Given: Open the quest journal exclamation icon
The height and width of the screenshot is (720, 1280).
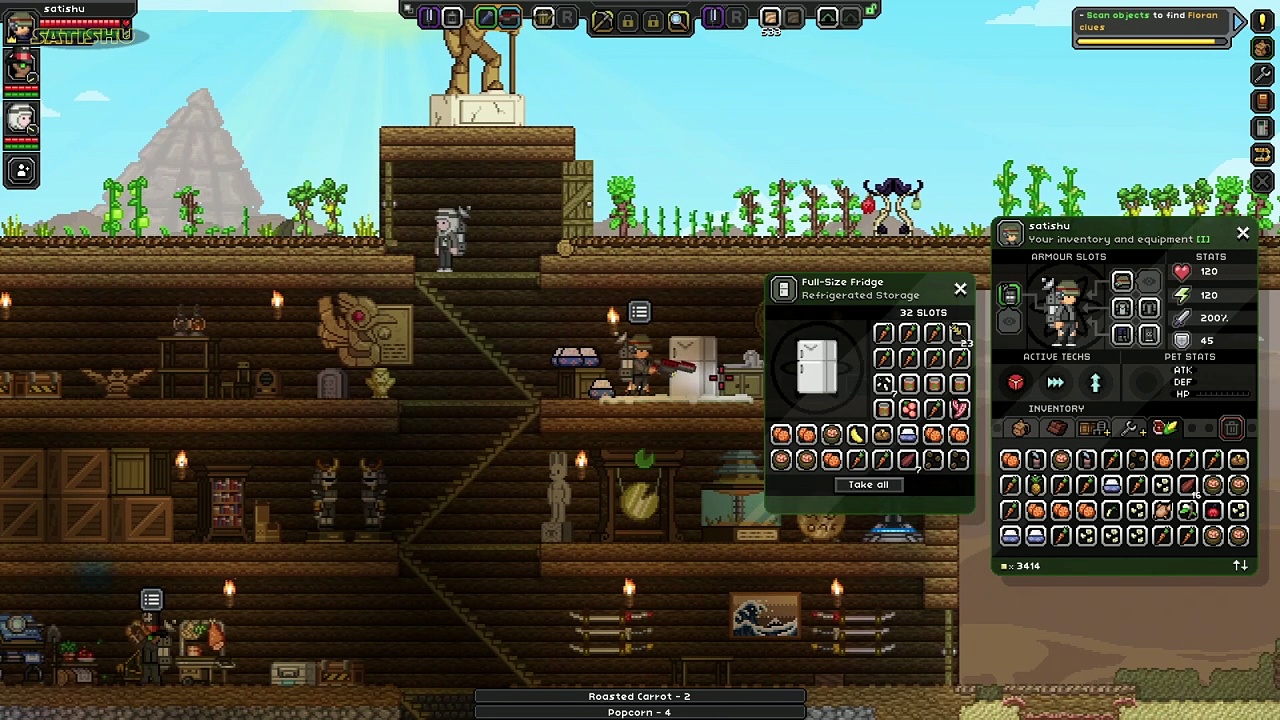Looking at the screenshot, I should tap(1263, 22).
